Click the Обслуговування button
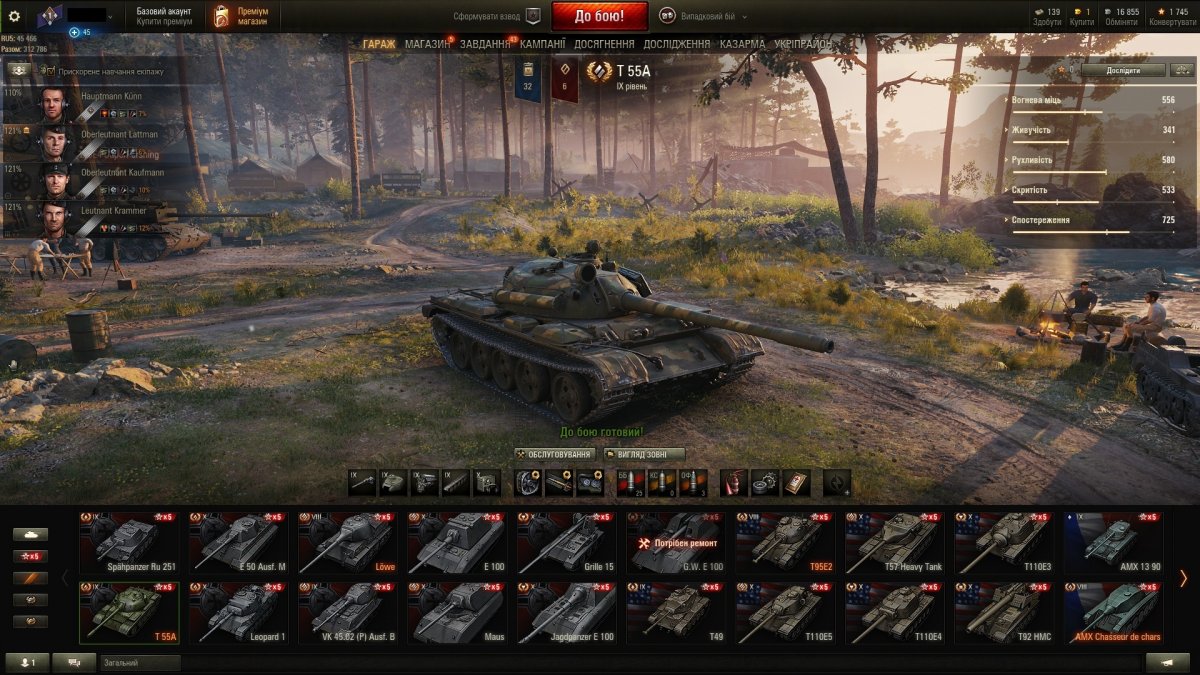Screen dimensions: 1200x675 (555, 454)
